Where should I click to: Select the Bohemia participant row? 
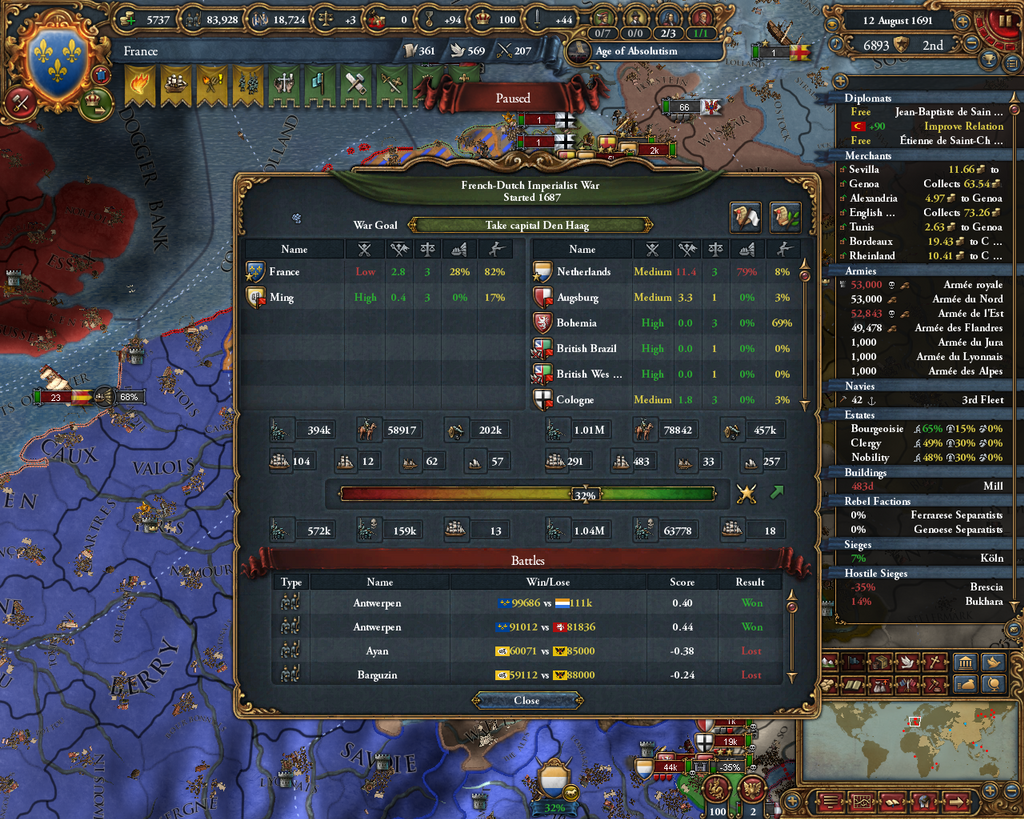tap(666, 323)
